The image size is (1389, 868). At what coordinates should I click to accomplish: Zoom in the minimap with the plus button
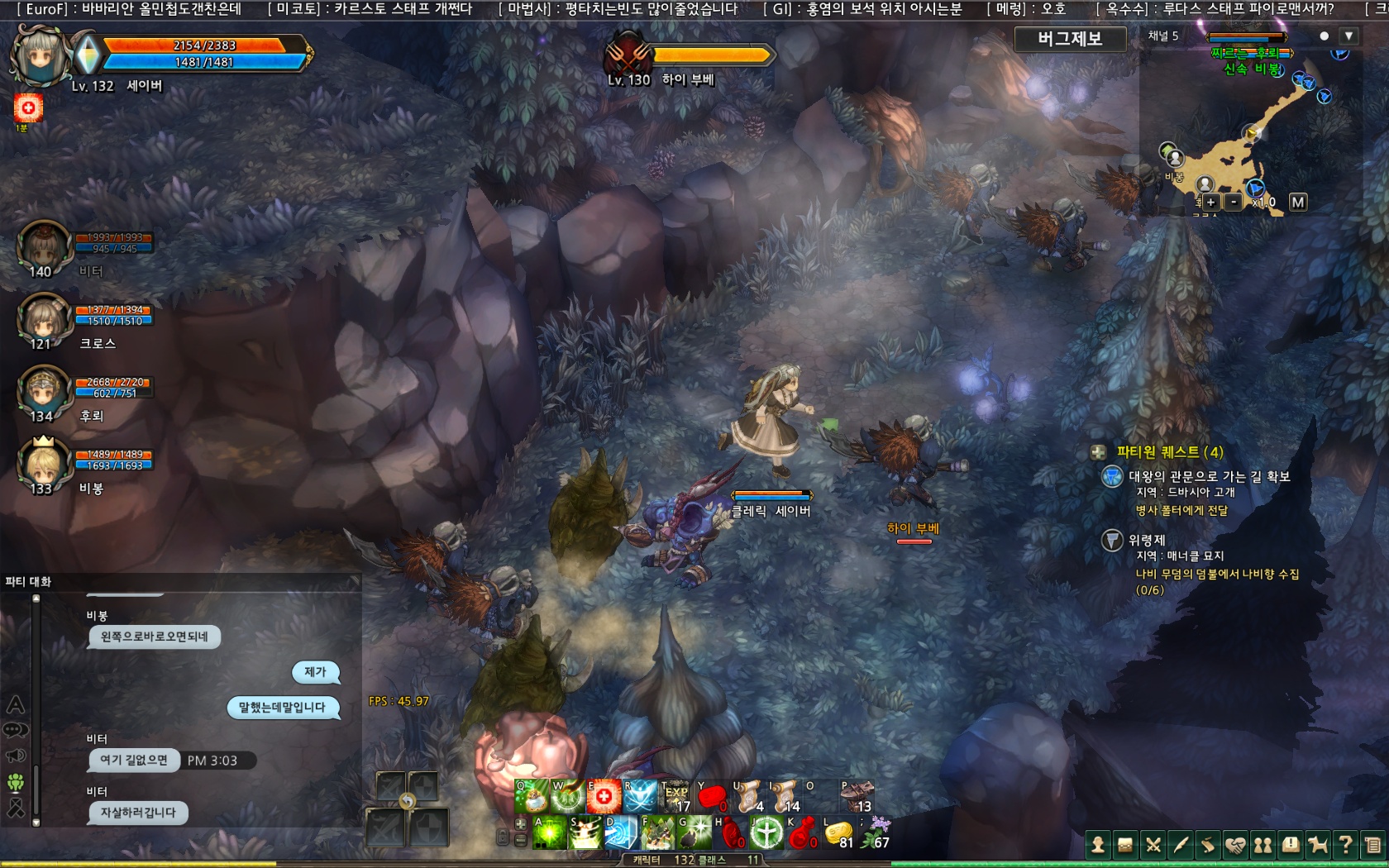[x=1210, y=202]
